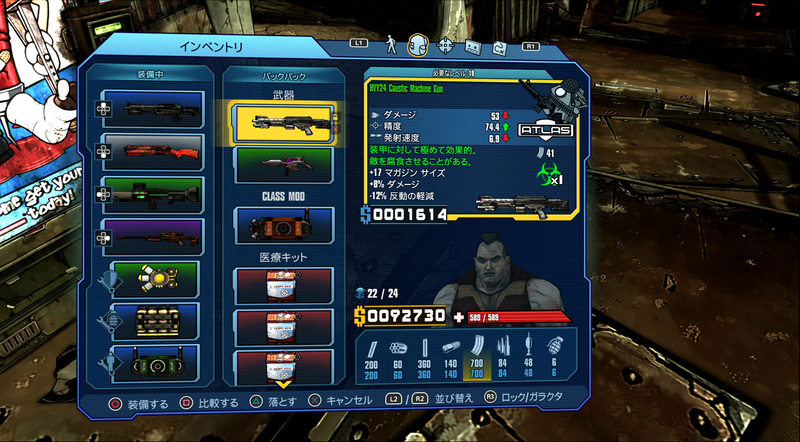Choose the orange class mod backpack item

[280, 225]
